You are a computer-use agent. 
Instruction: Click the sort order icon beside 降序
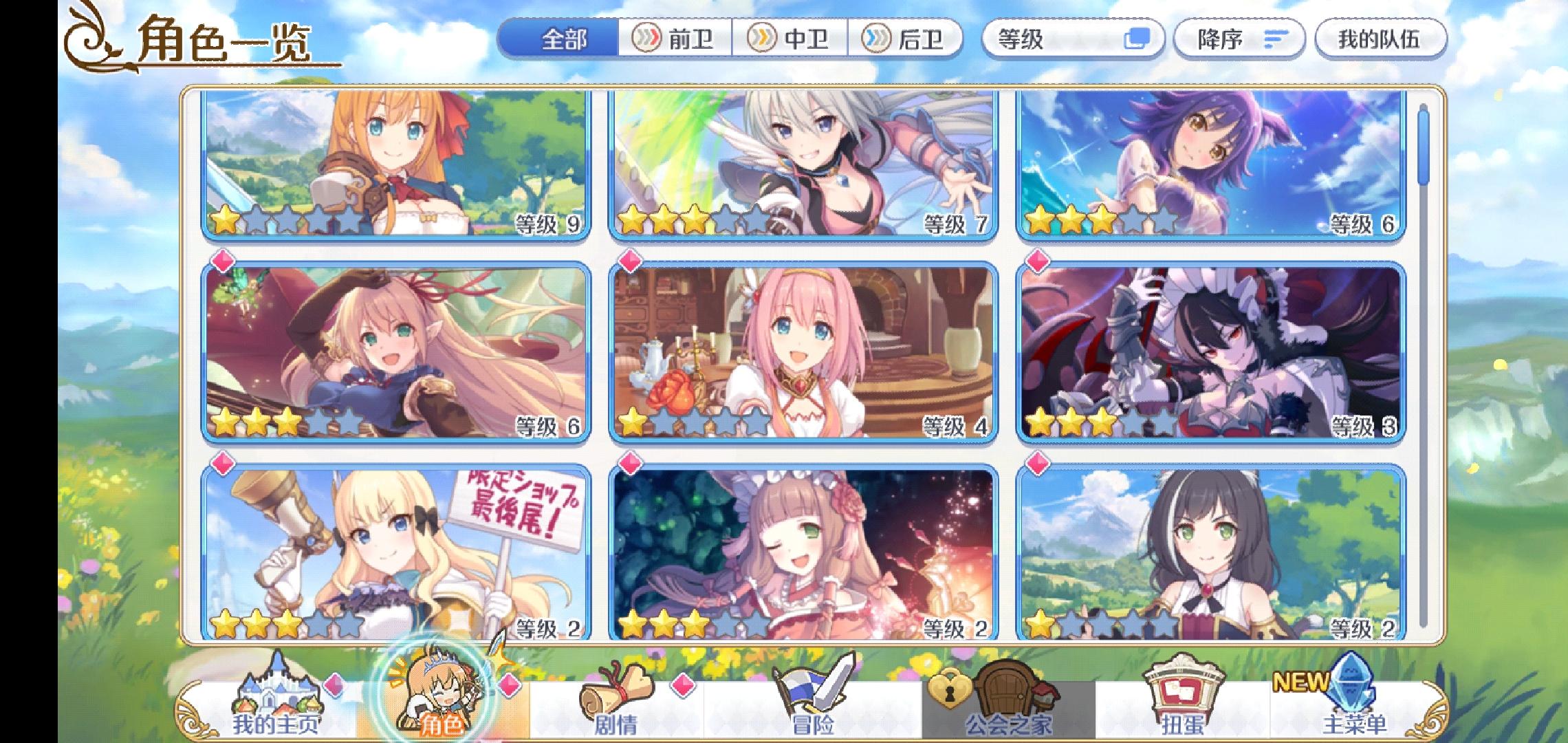coord(1278,40)
